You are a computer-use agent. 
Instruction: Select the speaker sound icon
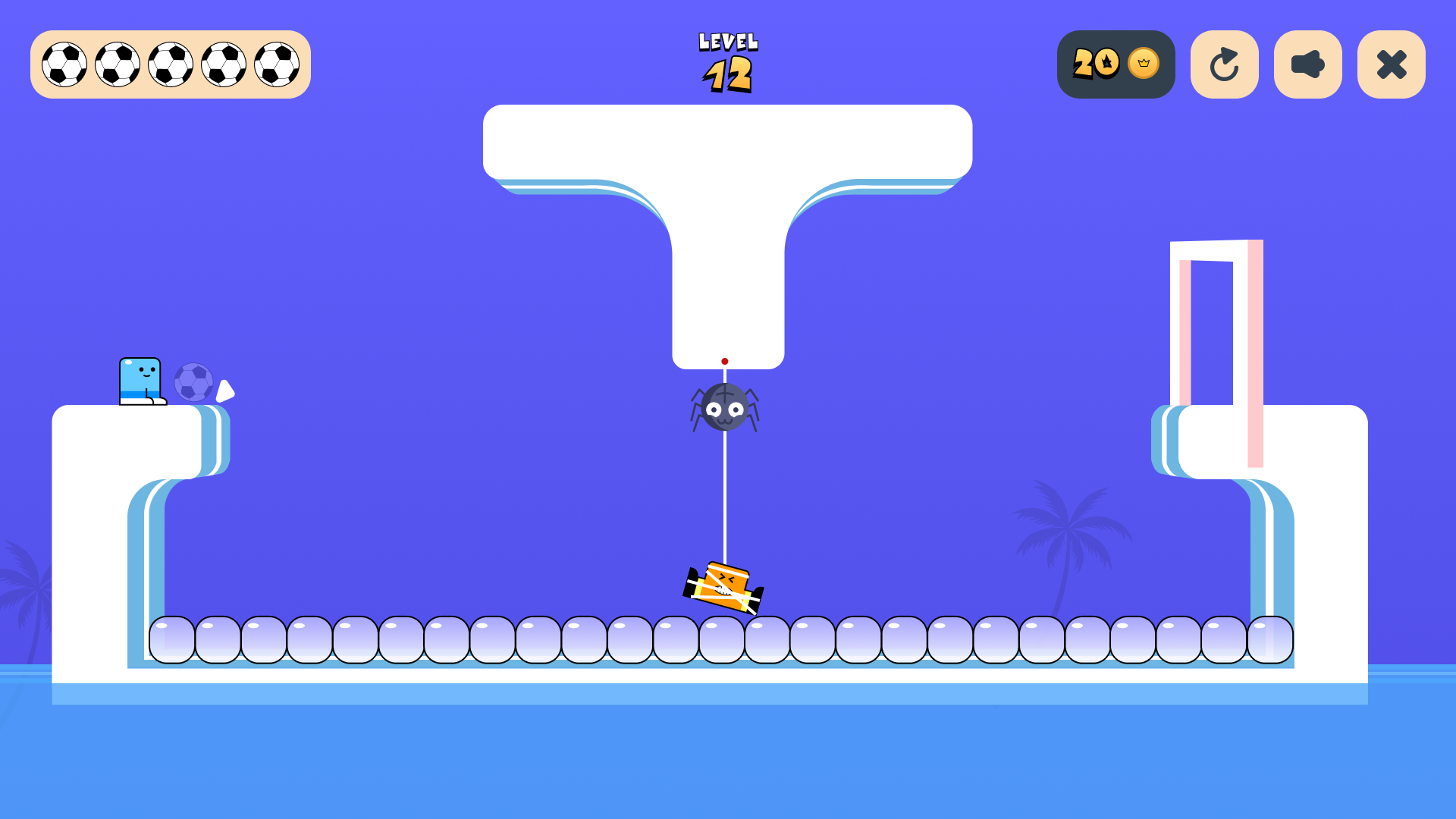1307,64
